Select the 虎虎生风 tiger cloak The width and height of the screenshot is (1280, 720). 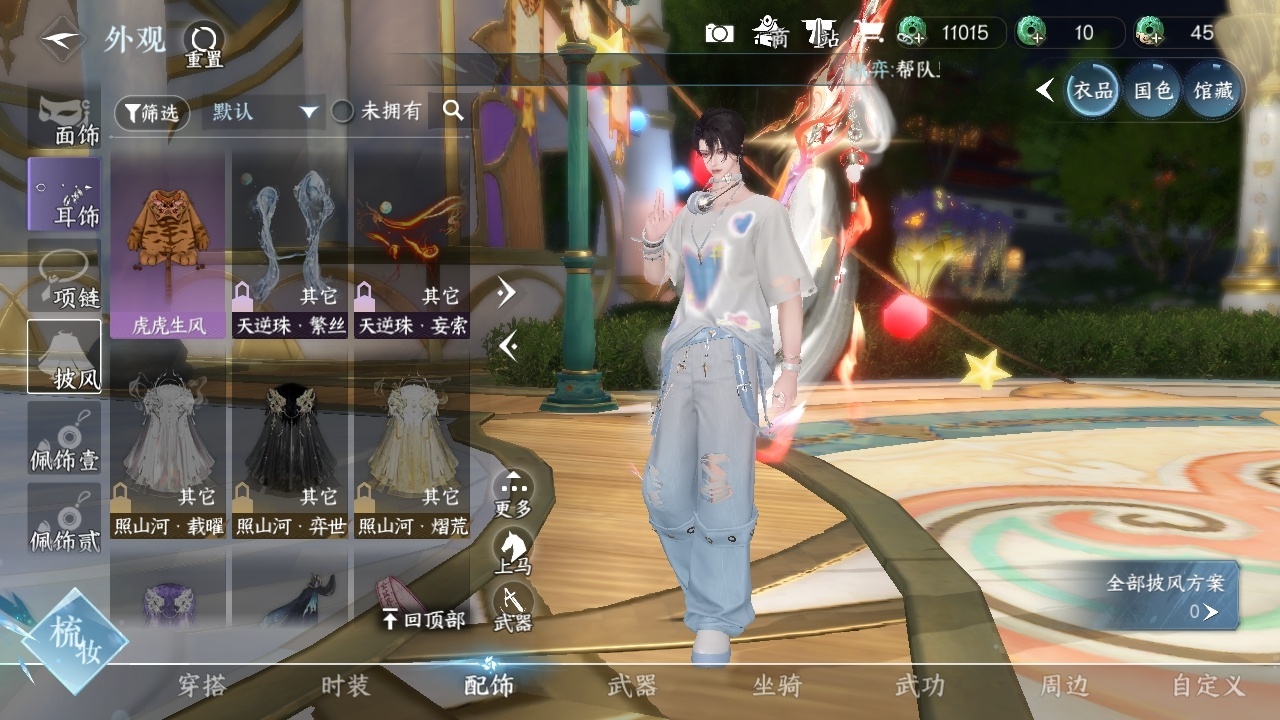tap(168, 245)
